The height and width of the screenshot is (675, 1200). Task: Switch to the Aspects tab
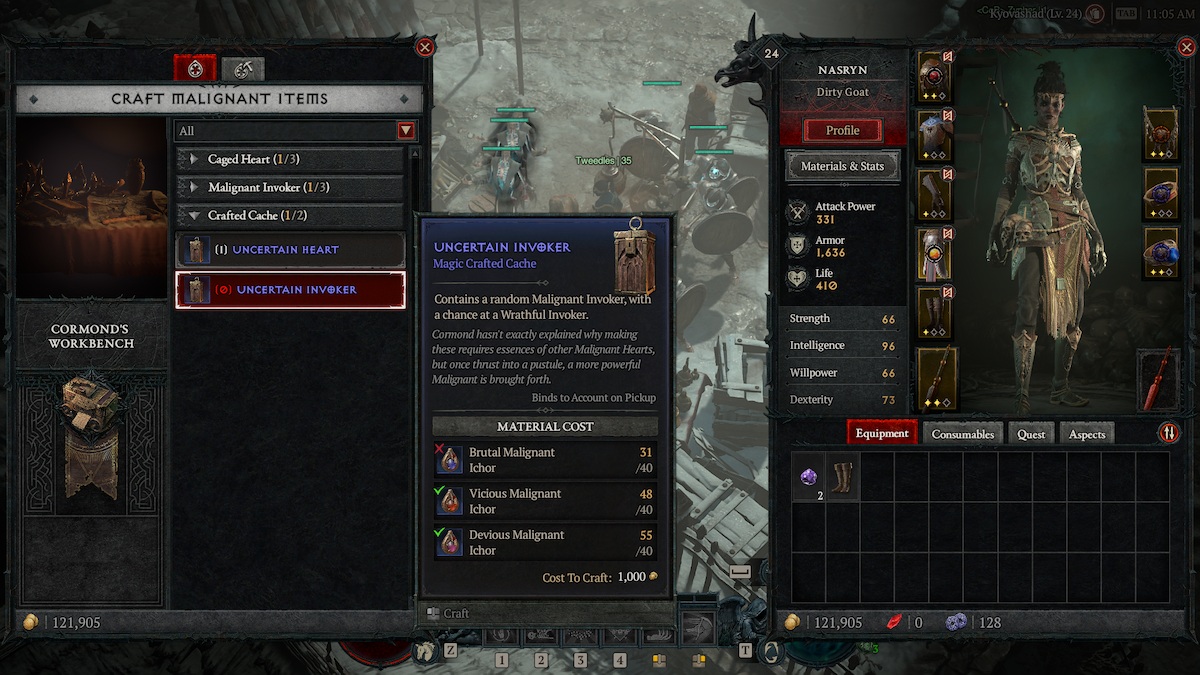[1086, 434]
